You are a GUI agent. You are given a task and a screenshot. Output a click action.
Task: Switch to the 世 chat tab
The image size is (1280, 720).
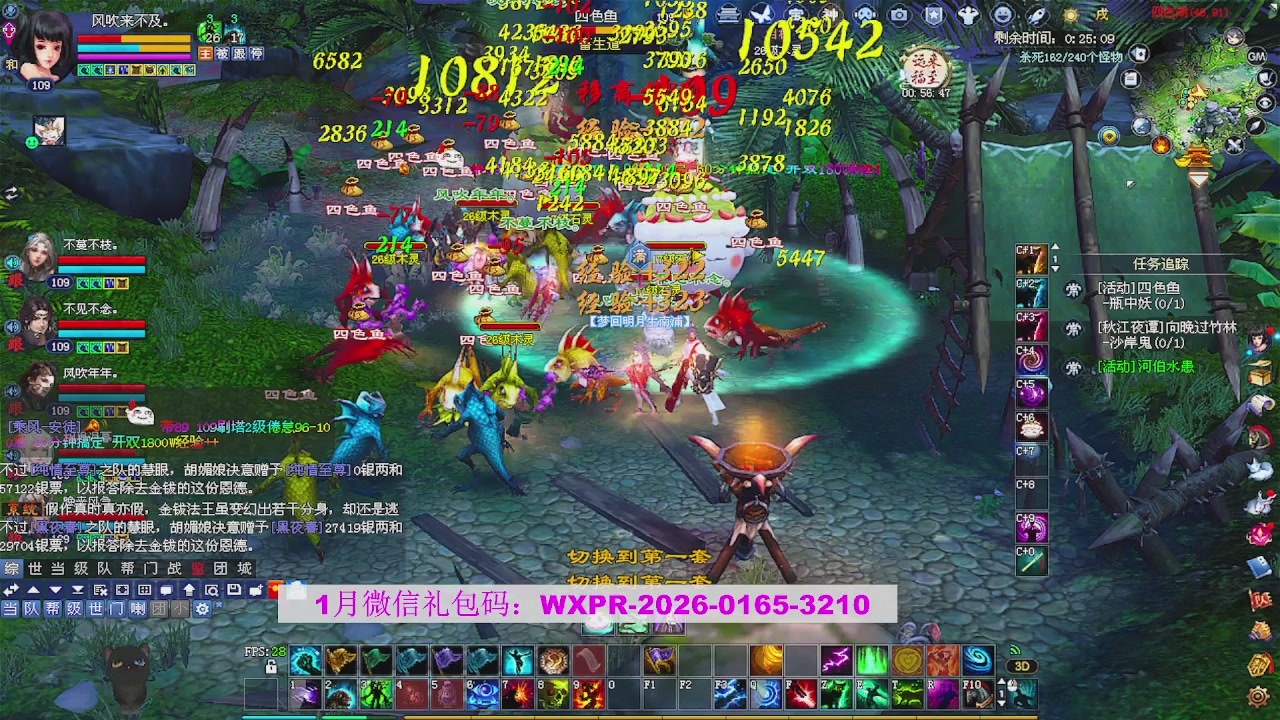[x=34, y=569]
